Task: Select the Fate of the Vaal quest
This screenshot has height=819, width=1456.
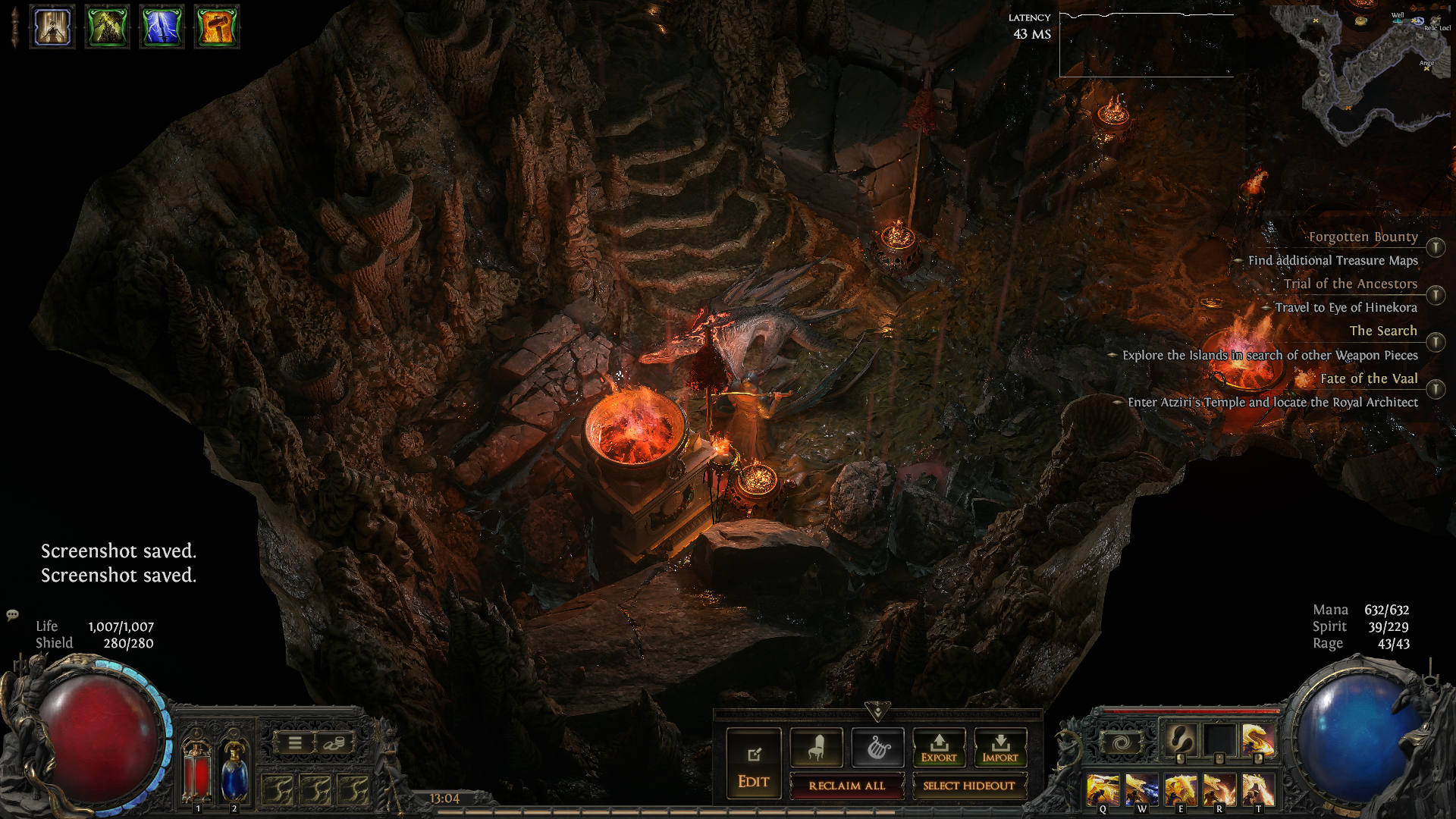Action: pyautogui.click(x=1368, y=378)
